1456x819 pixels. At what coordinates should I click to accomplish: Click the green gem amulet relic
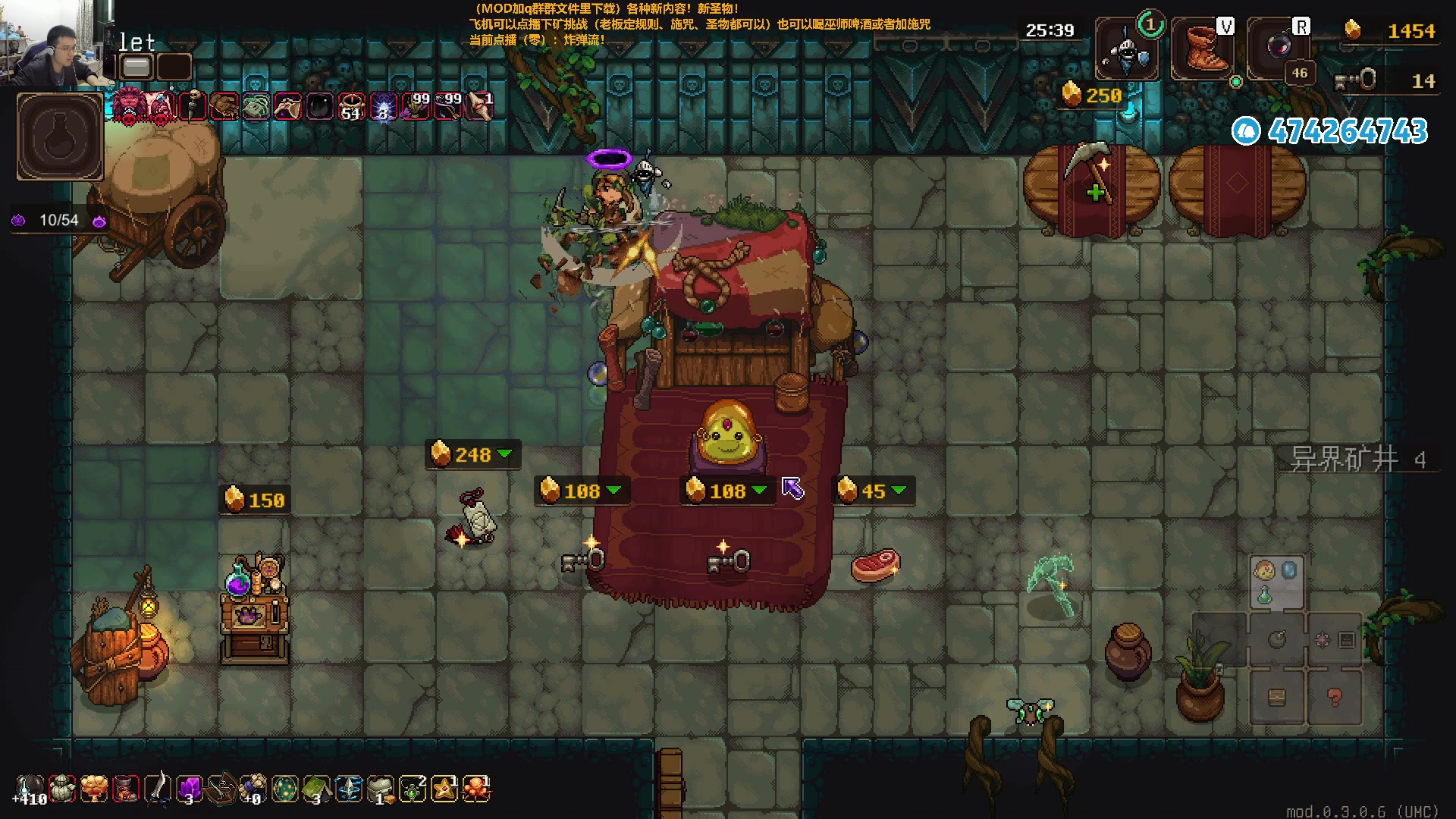(x=413, y=789)
